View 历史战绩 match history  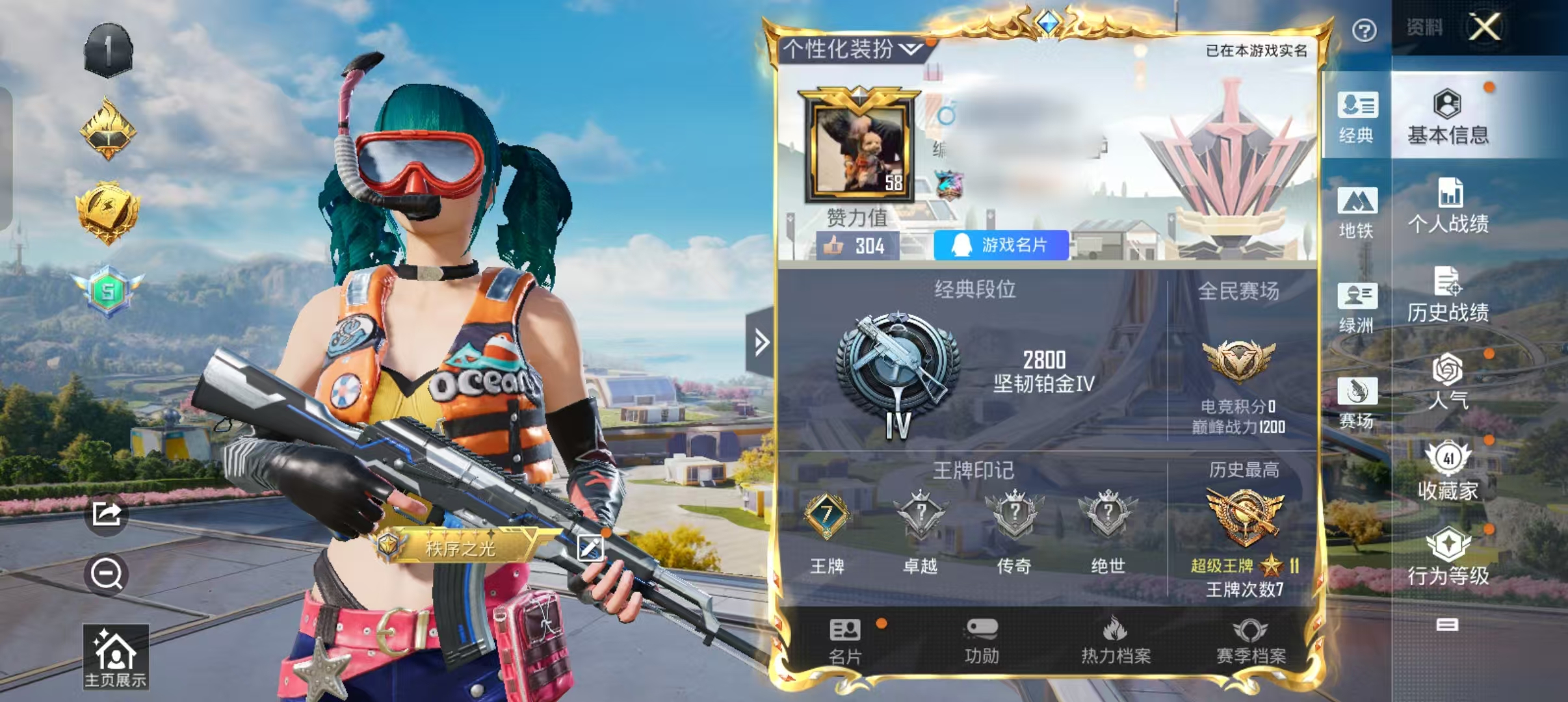pyautogui.click(x=1448, y=294)
